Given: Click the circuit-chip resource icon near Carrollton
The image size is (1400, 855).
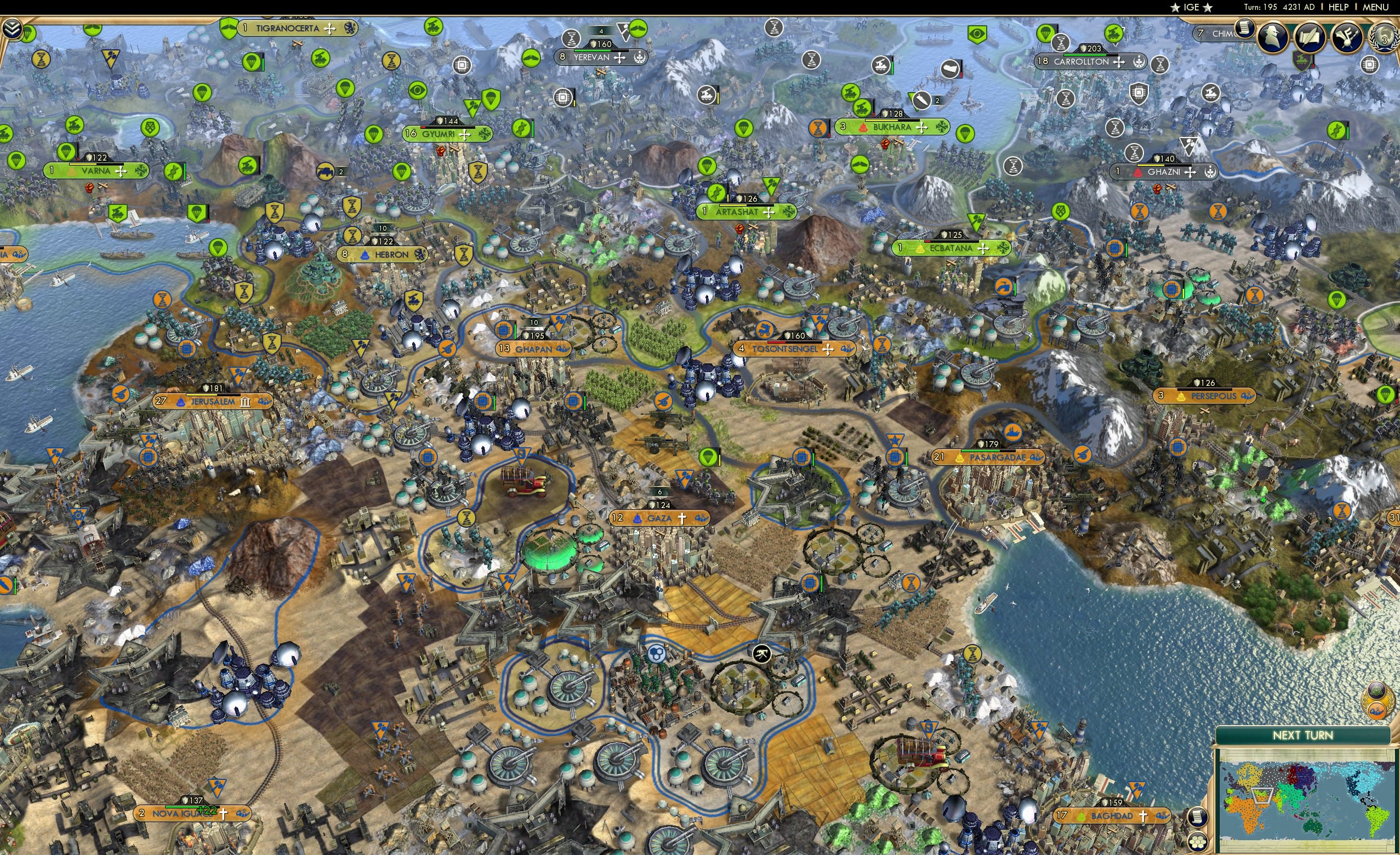Looking at the screenshot, I should pyautogui.click(x=1139, y=94).
